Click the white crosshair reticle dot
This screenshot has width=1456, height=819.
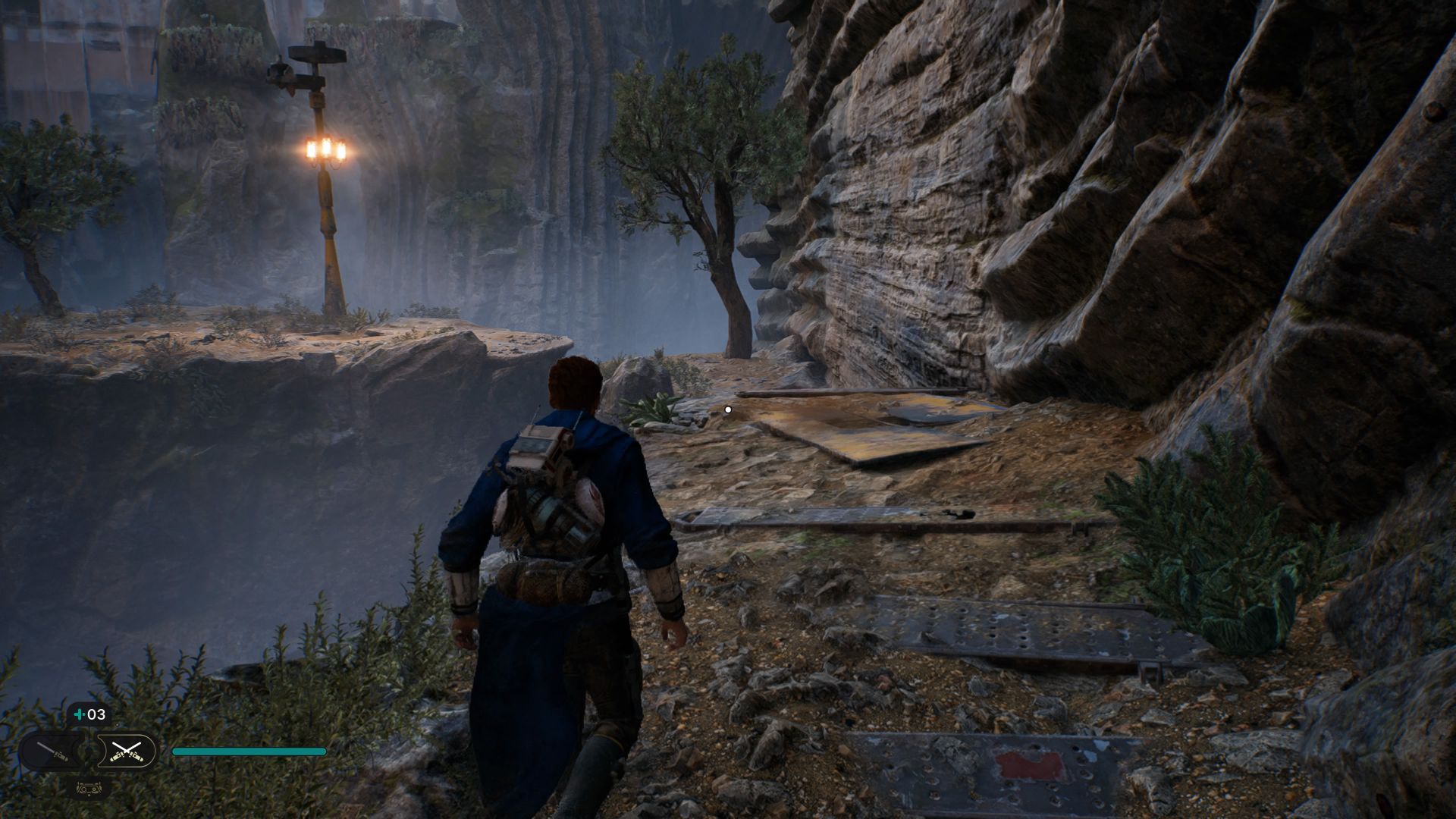(x=727, y=409)
